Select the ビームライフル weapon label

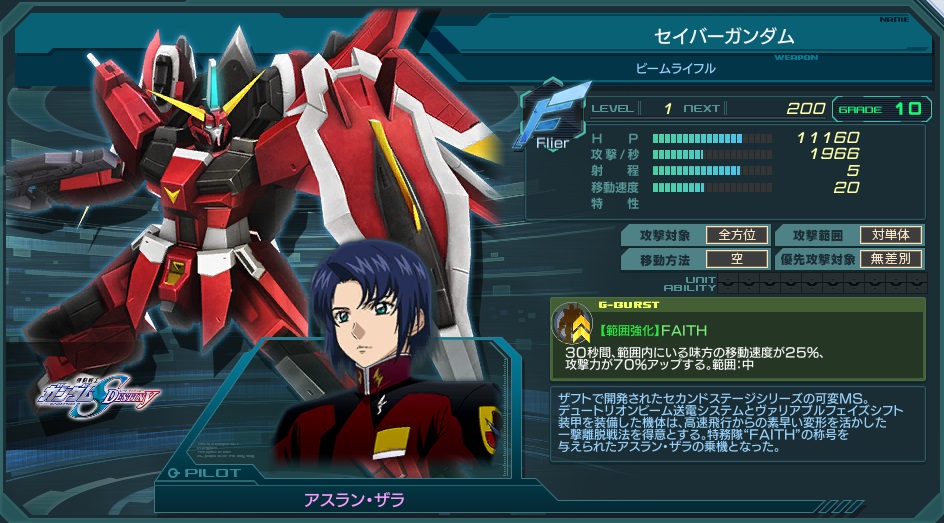tap(675, 69)
